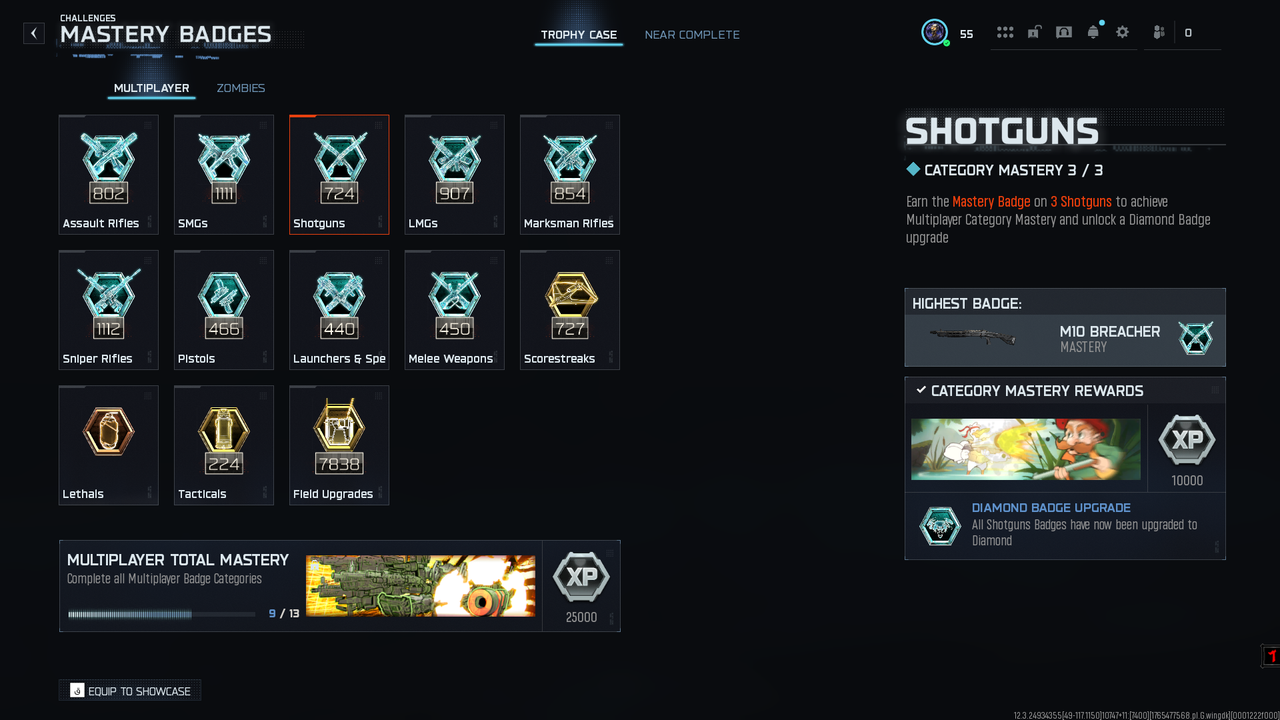Viewport: 1280px width, 720px height.
Task: Click the Equip to Showcase button
Action: coord(130,691)
